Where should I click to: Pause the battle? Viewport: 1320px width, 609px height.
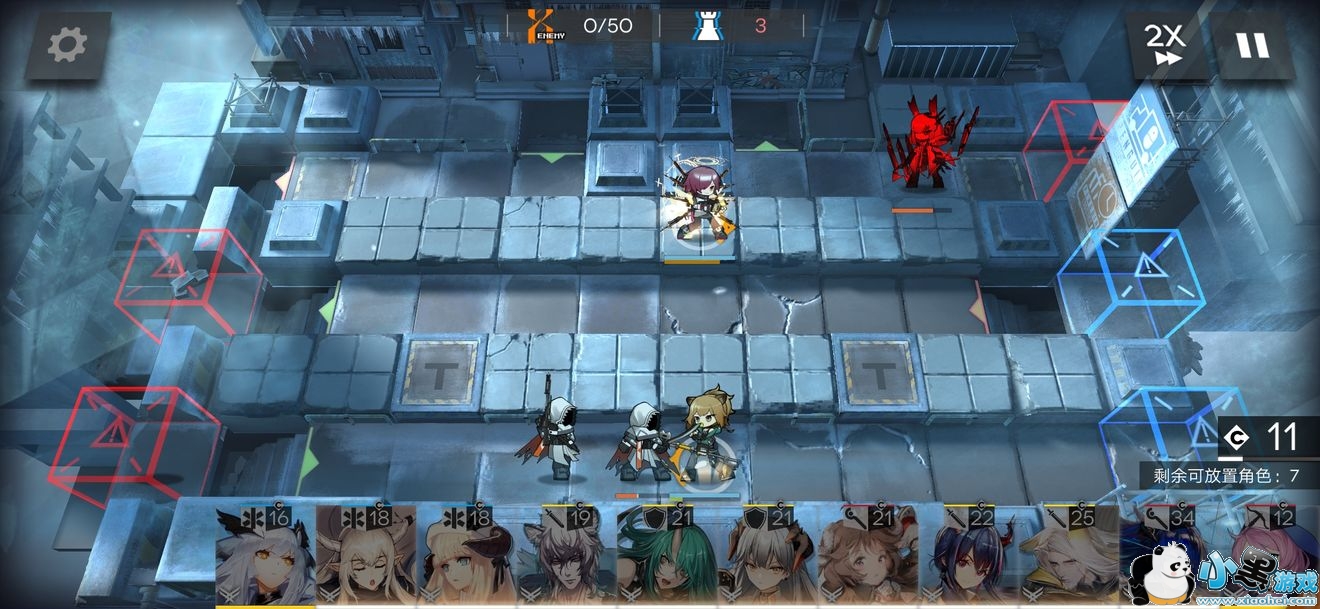point(1252,45)
